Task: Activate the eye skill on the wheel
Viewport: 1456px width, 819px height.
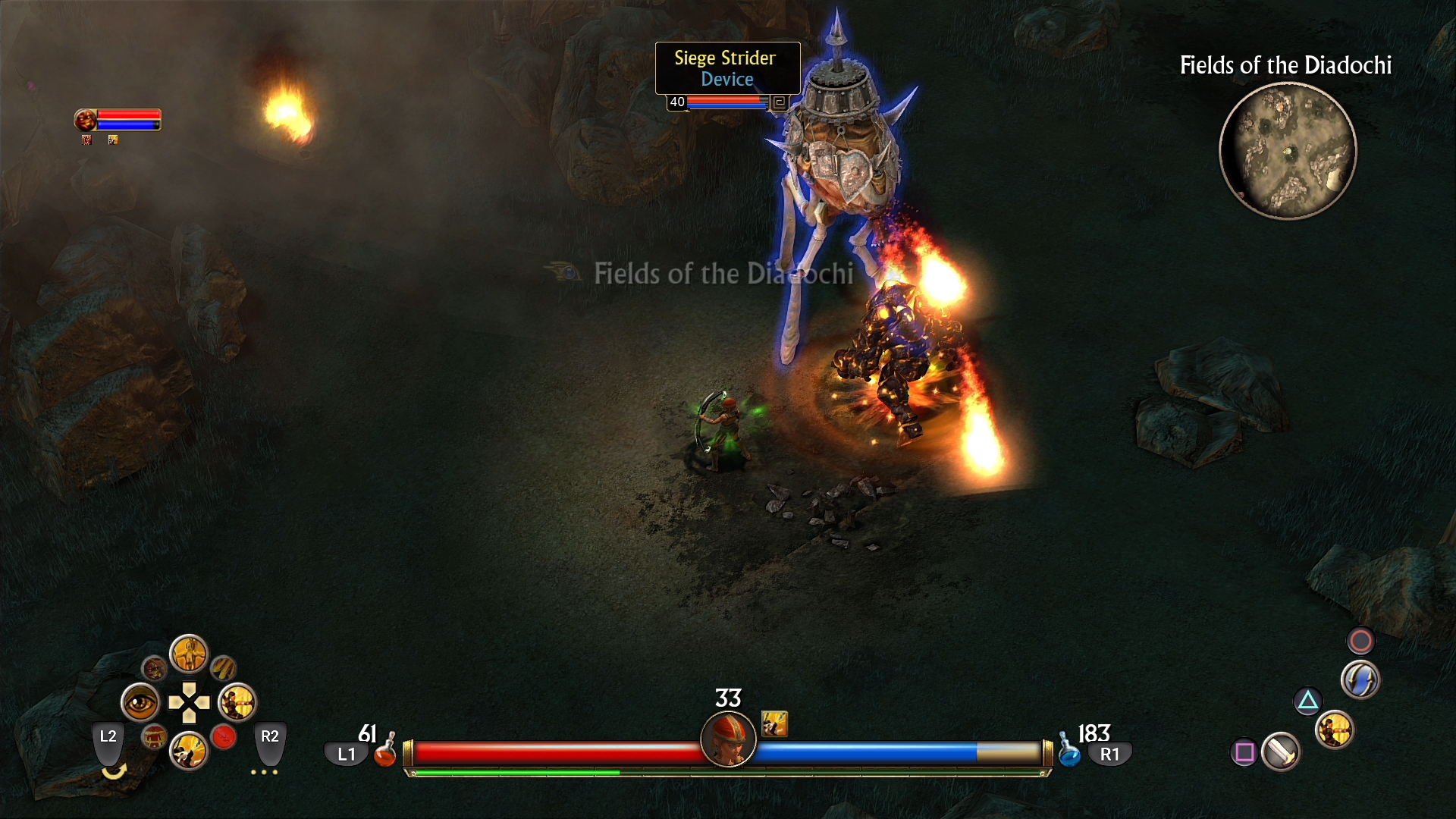Action: tap(140, 703)
